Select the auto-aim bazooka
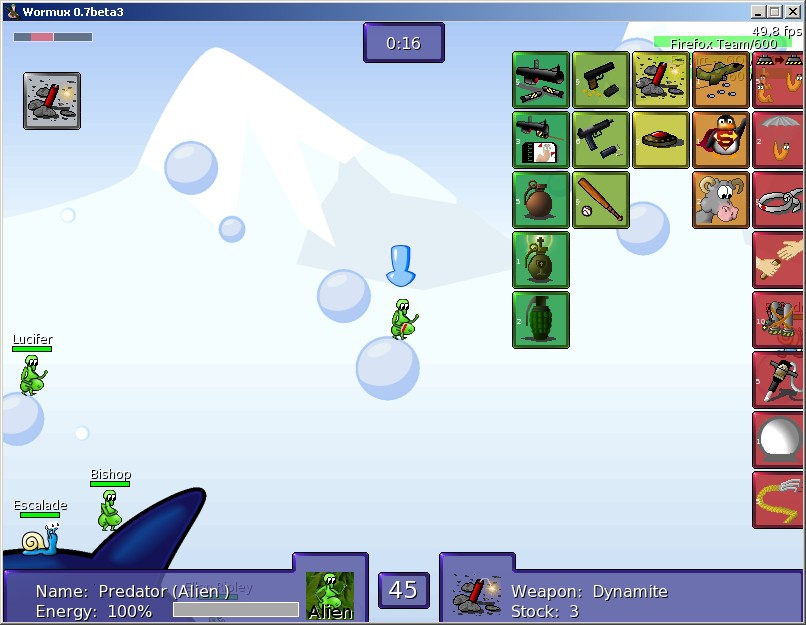 coord(541,140)
